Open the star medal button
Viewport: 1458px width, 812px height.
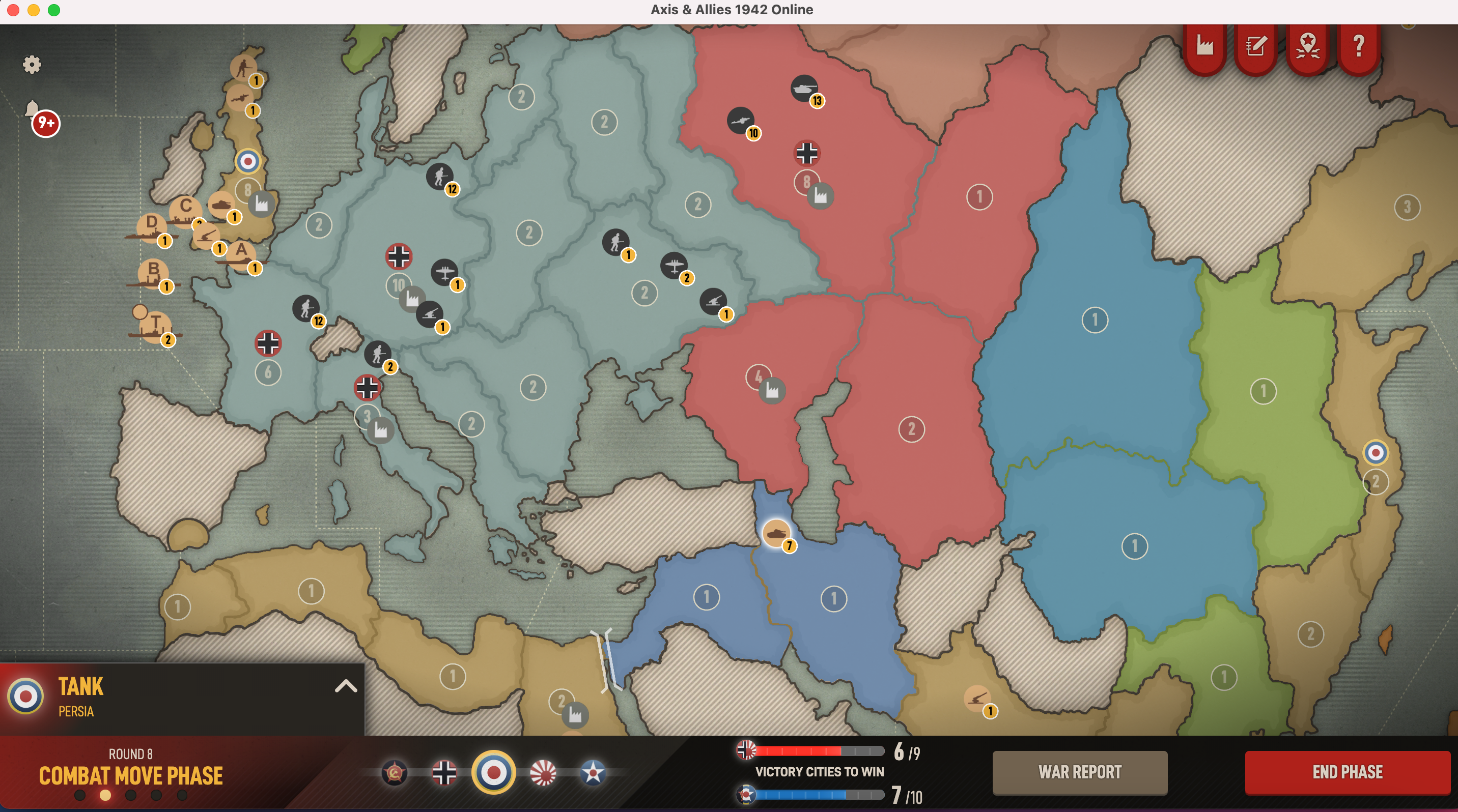click(1307, 45)
